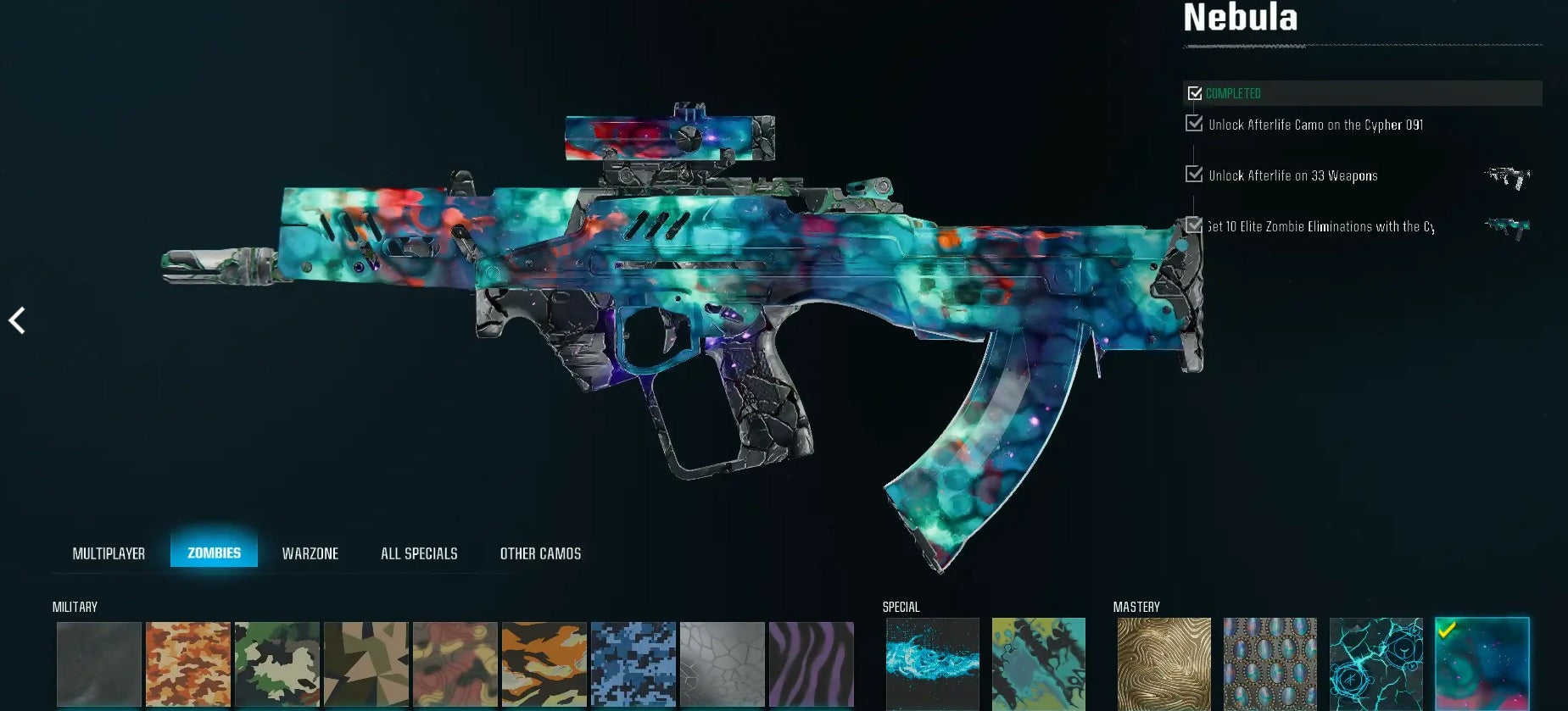Pick the blue digital pixel camo
Image resolution: width=1568 pixels, height=711 pixels.
coord(633,664)
